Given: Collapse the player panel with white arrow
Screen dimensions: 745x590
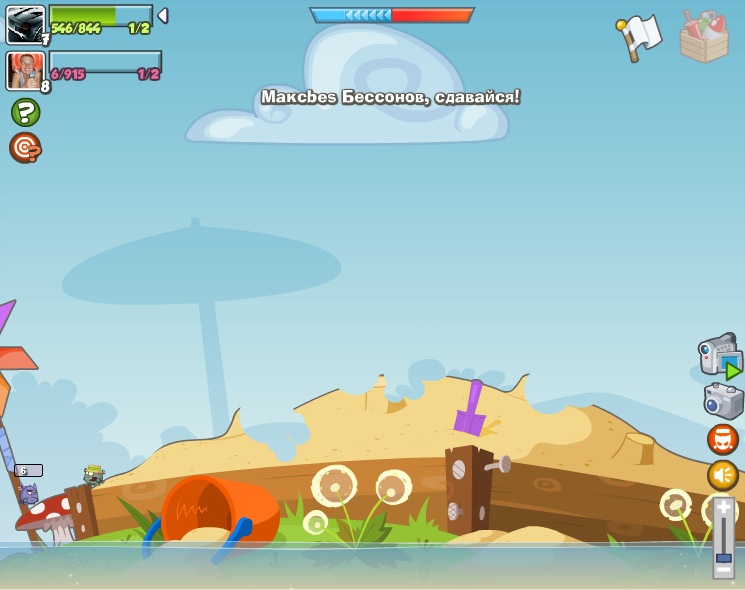Looking at the screenshot, I should coord(163,16).
